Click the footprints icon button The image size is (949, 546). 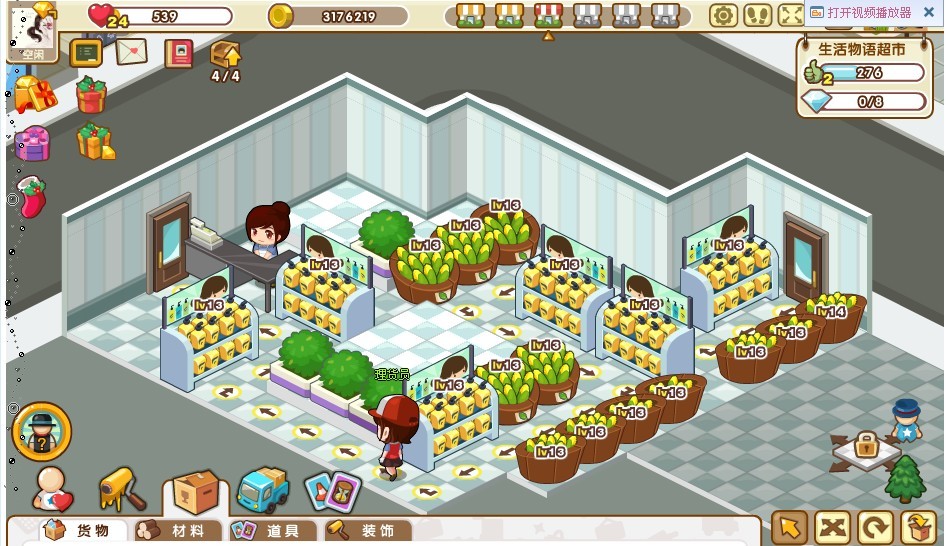[757, 15]
